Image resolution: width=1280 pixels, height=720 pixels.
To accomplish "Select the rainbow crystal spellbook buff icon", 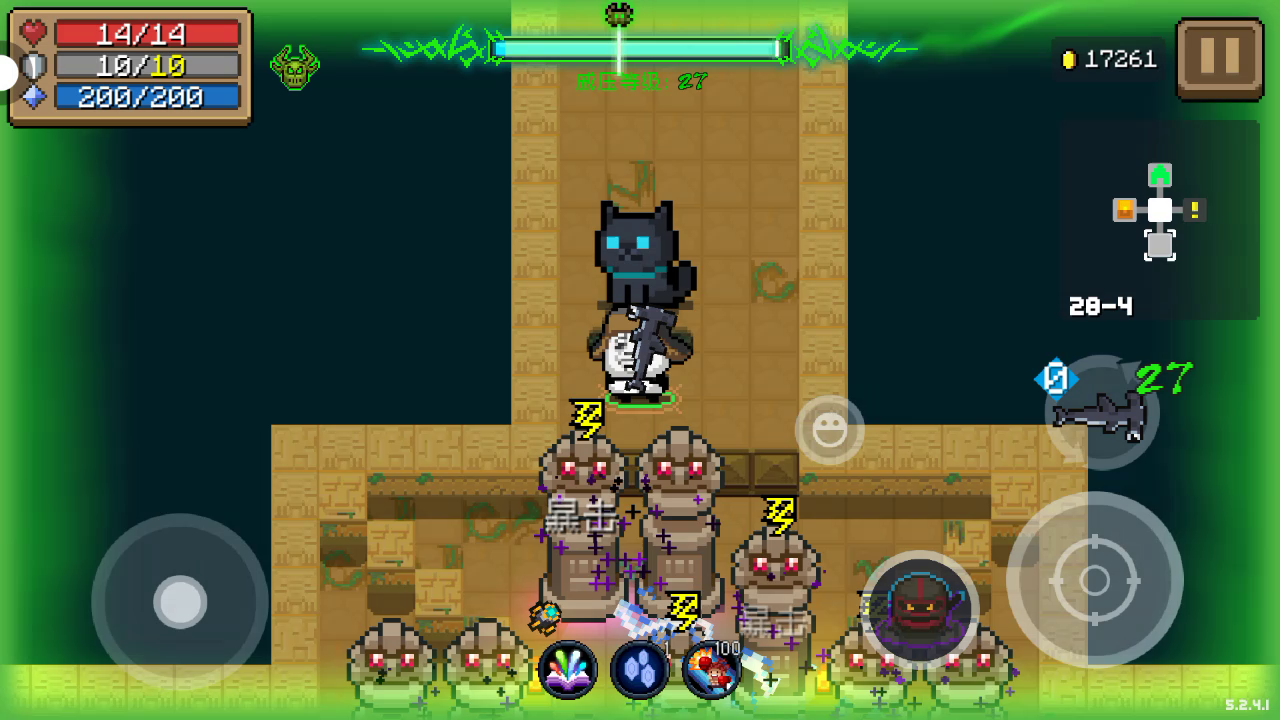I will (x=568, y=669).
